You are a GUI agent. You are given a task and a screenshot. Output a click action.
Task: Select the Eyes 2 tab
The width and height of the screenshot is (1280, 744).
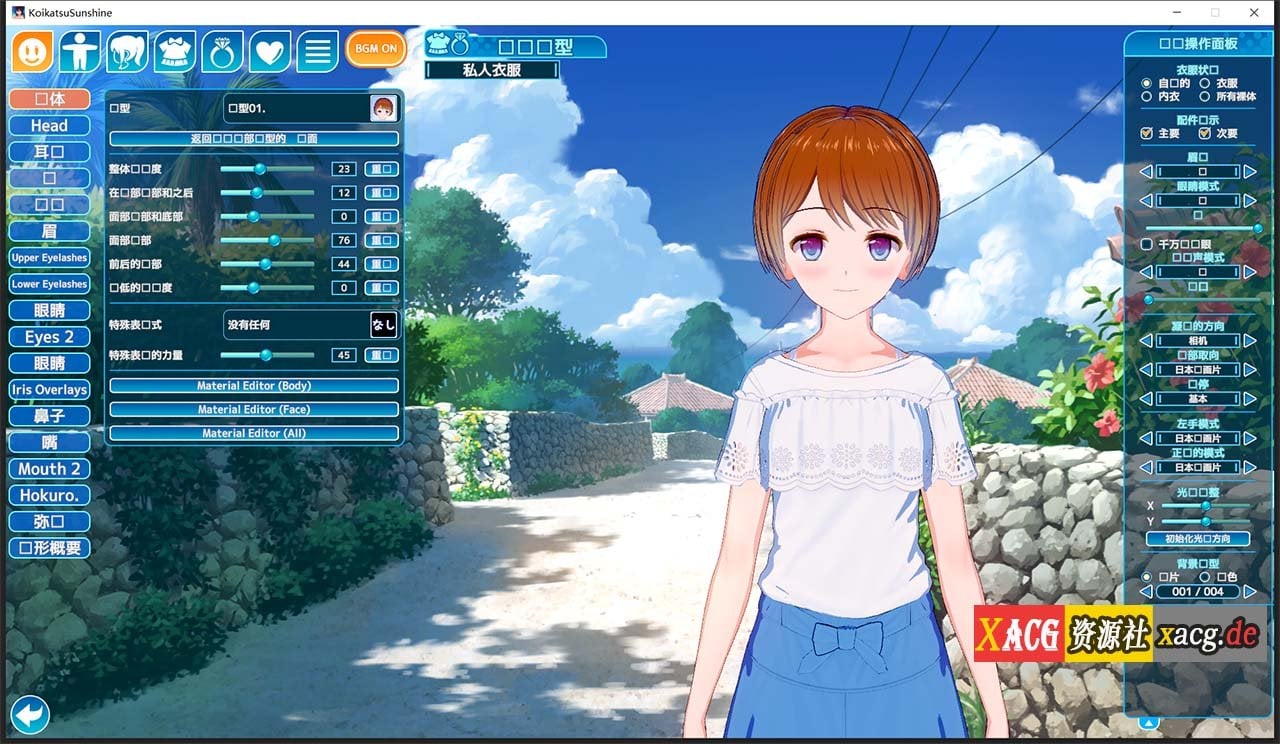pos(48,337)
